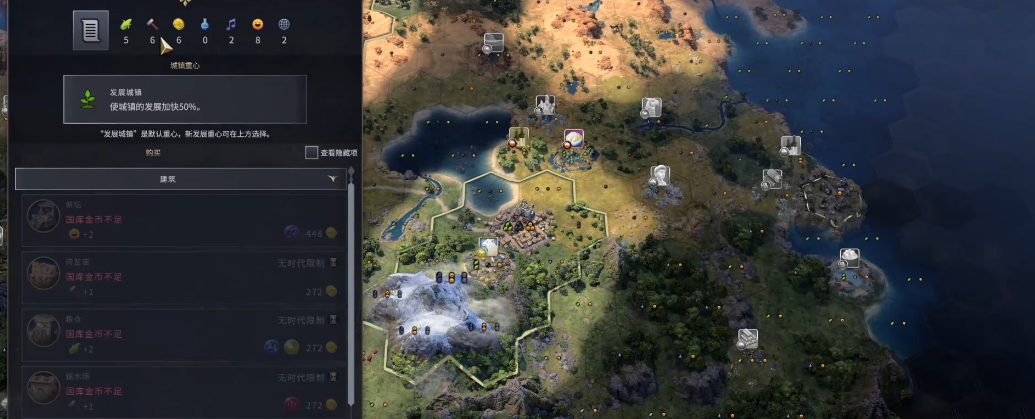The height and width of the screenshot is (419, 1035).
Task: Choose the 祭坛 building costing 448 gold
Action: 184,220
